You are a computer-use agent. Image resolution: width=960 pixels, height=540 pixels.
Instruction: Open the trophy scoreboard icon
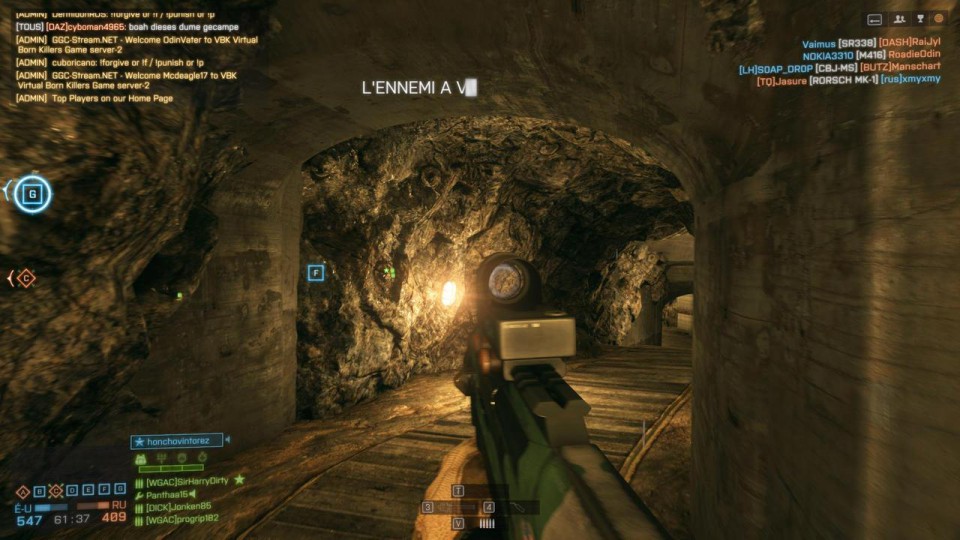tap(919, 18)
